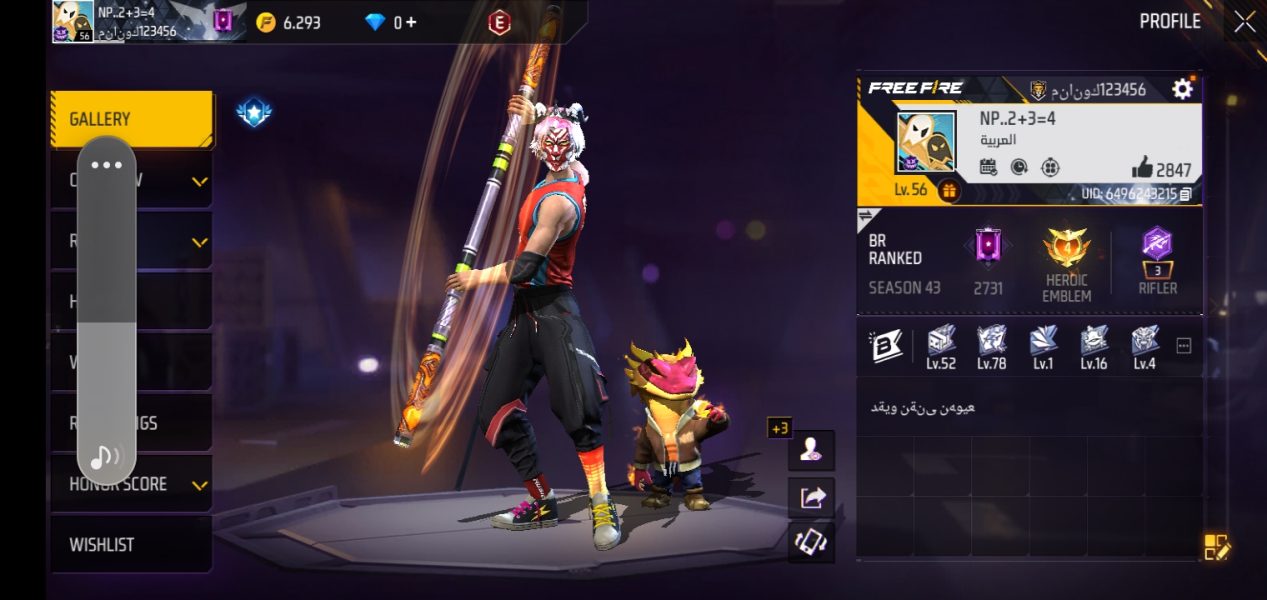1267x600 pixels.
Task: Show more badges with the ellipsis button
Action: [x=1184, y=346]
